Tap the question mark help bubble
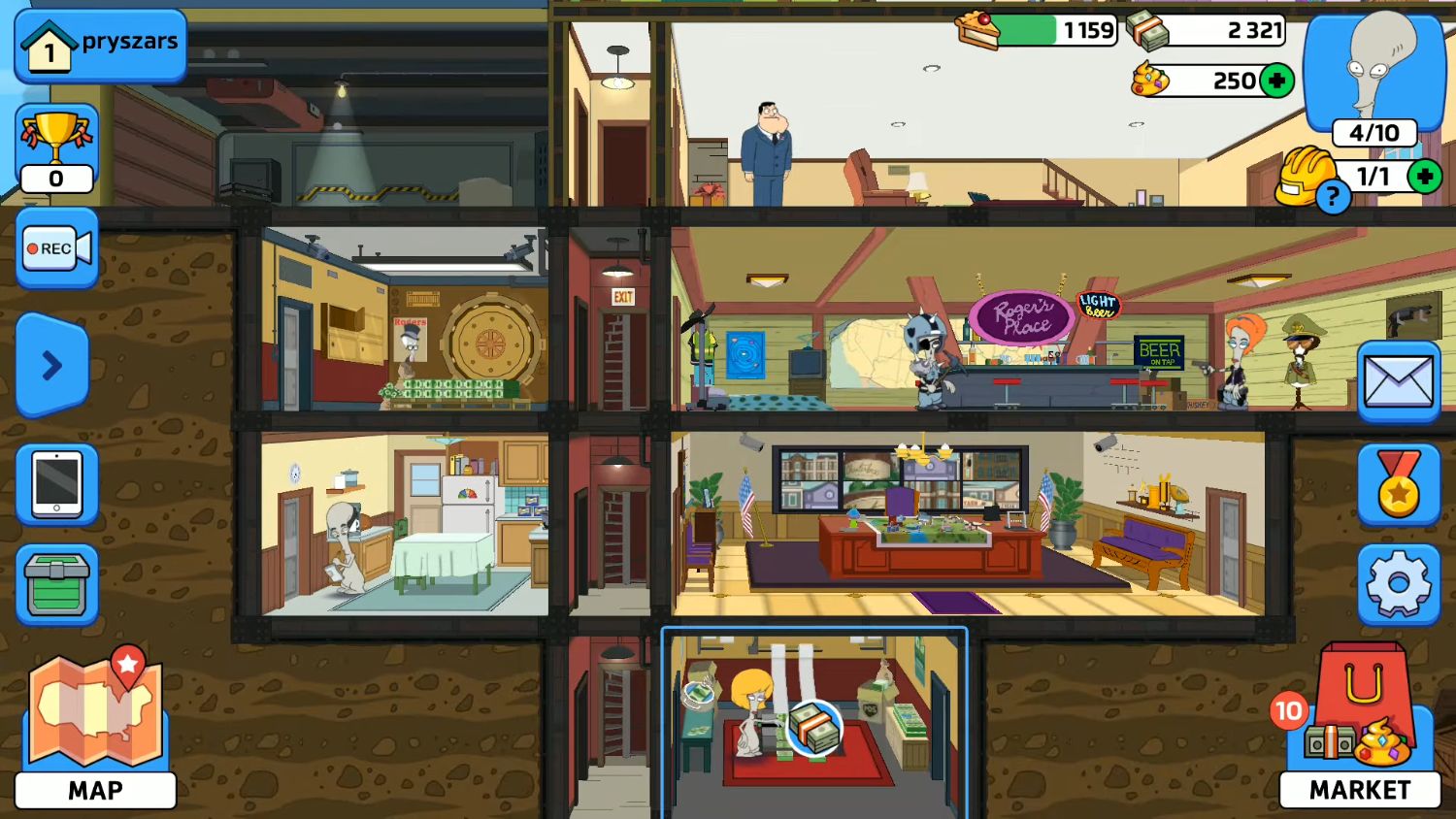Image resolution: width=1456 pixels, height=819 pixels. [1335, 197]
